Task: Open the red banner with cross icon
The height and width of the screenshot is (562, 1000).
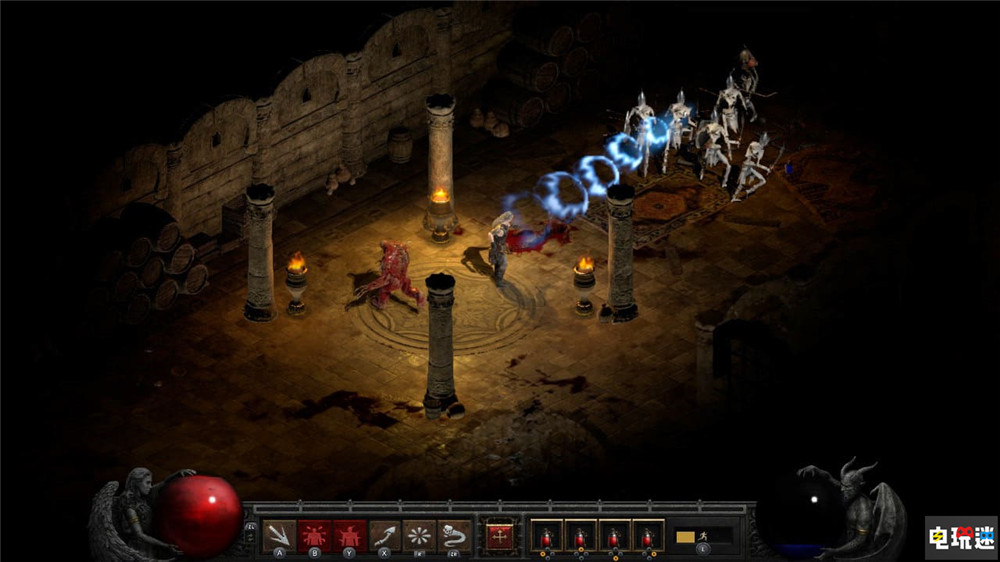Action: 499,536
